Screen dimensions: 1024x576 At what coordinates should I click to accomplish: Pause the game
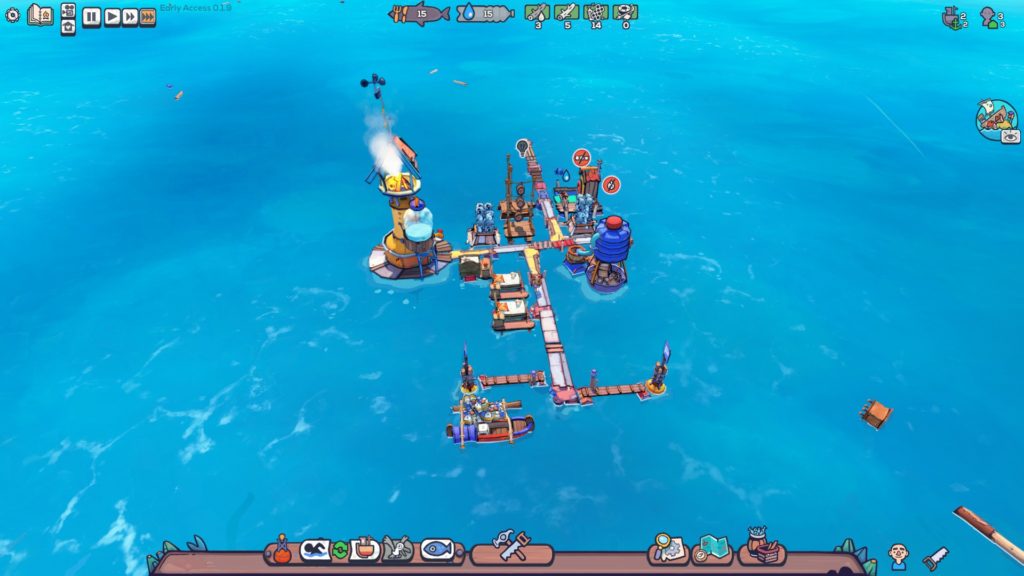(91, 17)
